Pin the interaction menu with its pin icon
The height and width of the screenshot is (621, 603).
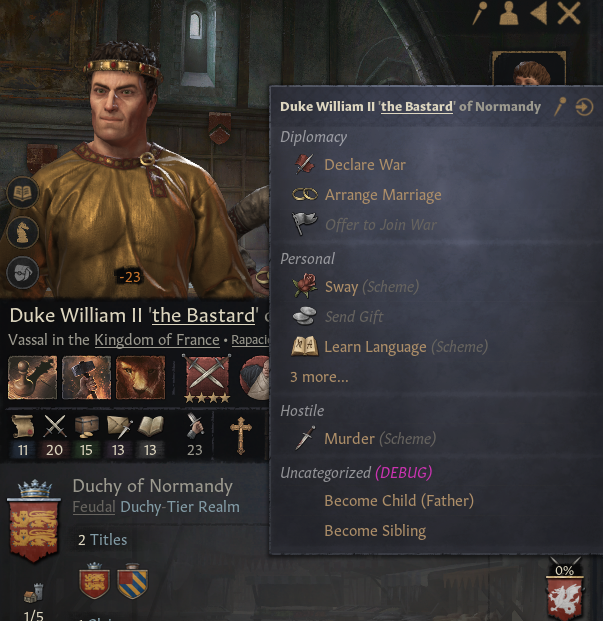562,107
